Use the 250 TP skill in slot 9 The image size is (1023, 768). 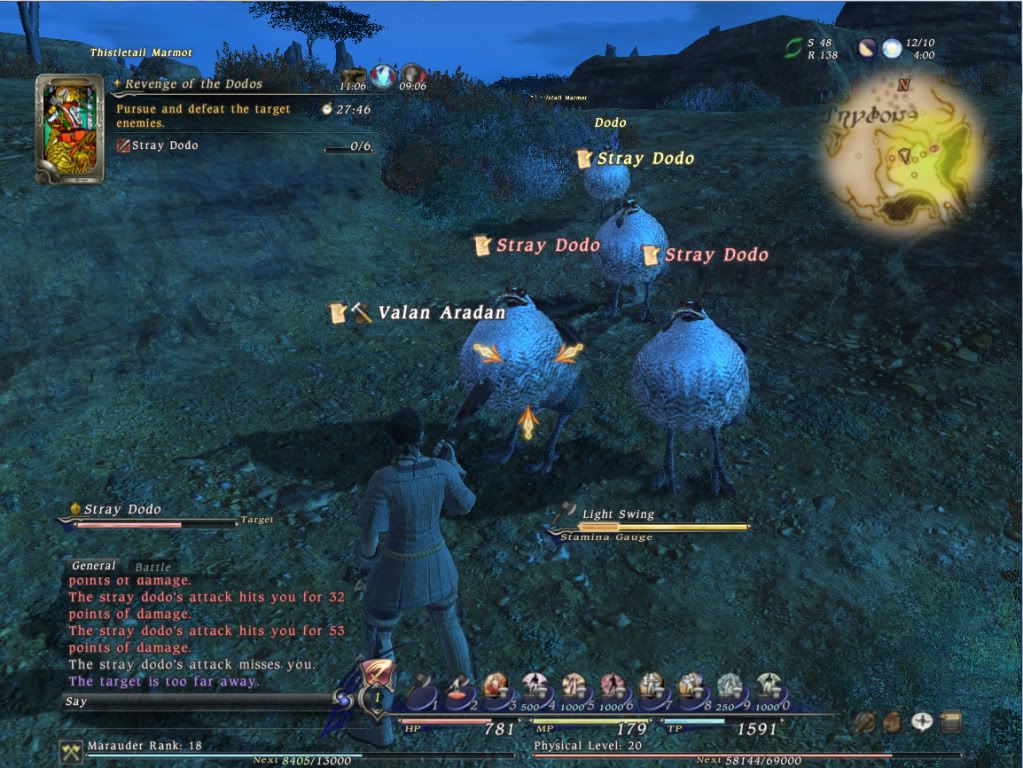[x=729, y=688]
